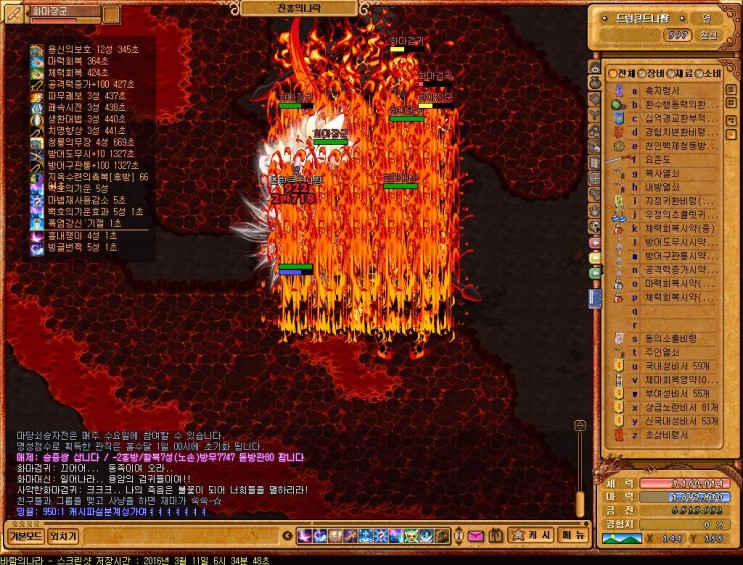The image size is (743, 565).
Task: Open the 외치기 shout button
Action: [x=63, y=535]
